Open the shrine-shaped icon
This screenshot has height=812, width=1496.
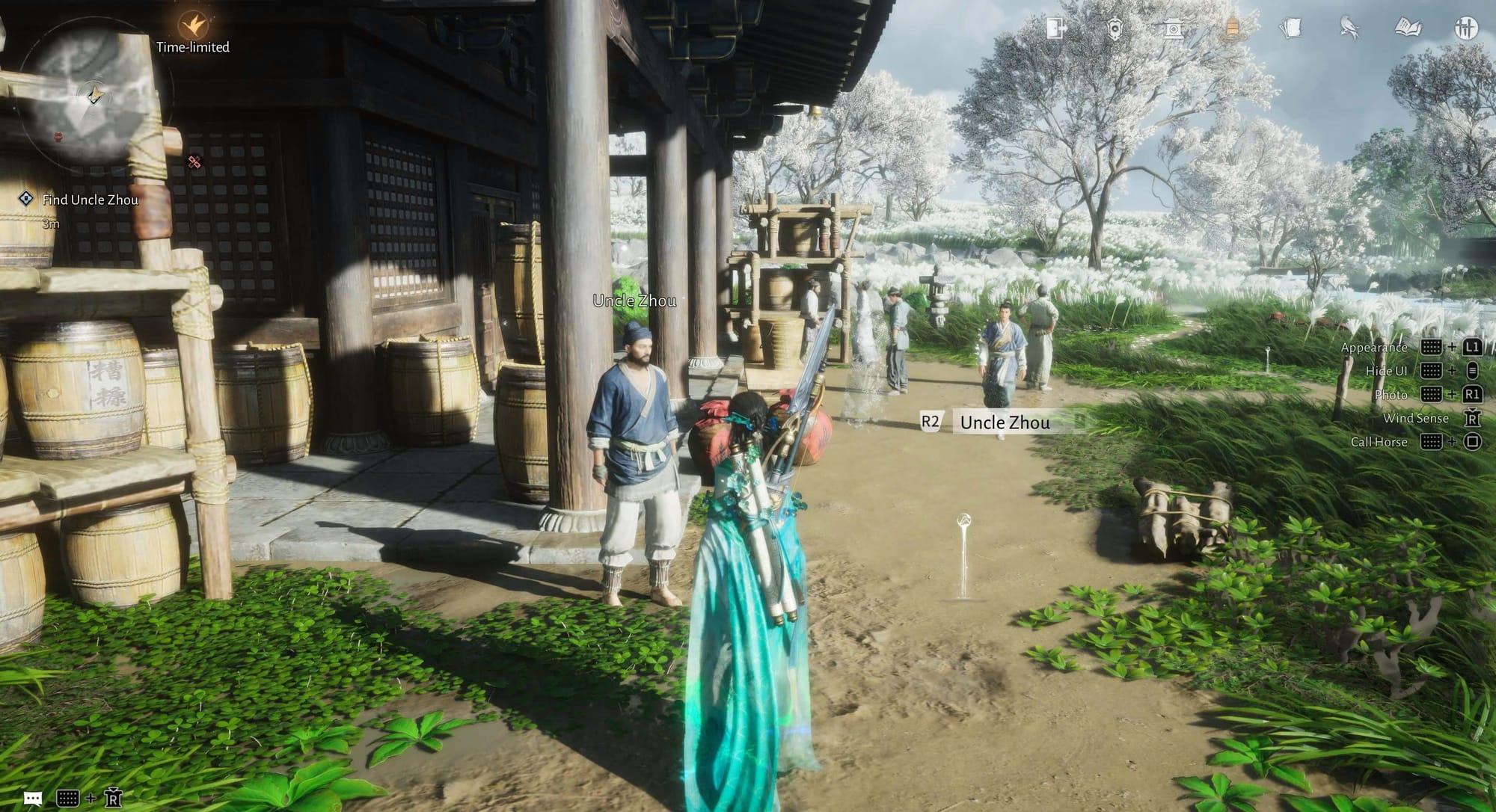click(x=1173, y=28)
